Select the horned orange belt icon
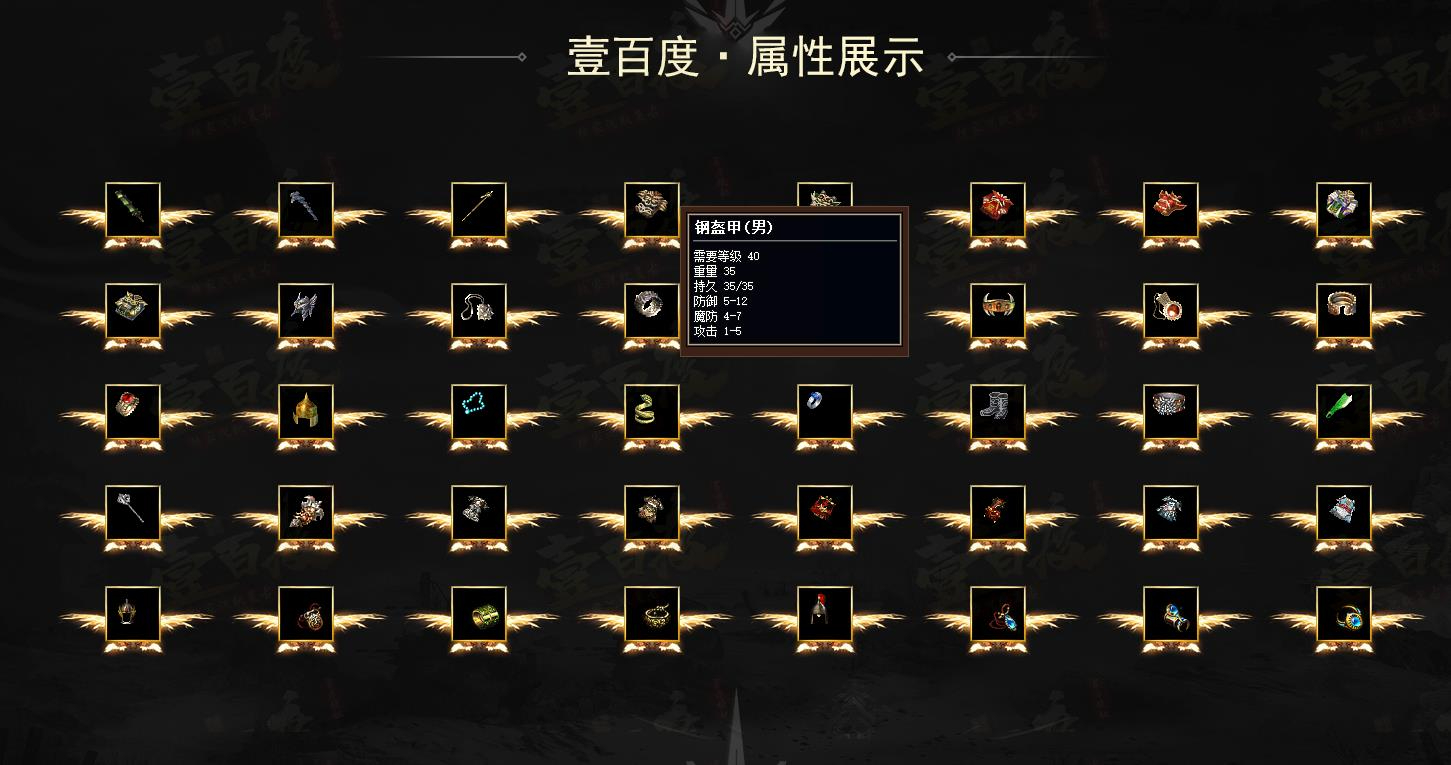 [x=996, y=312]
